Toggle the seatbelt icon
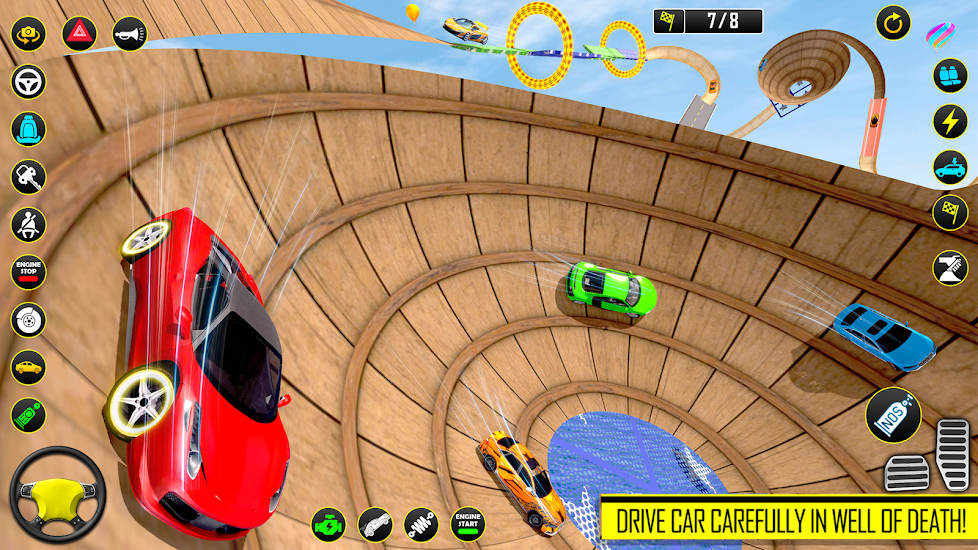The image size is (978, 550). (28, 224)
